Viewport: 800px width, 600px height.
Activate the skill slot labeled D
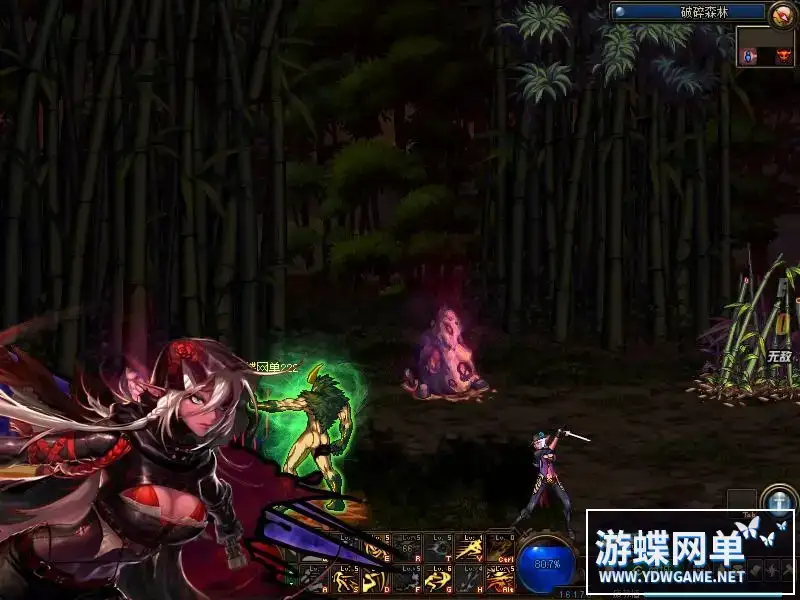376,577
